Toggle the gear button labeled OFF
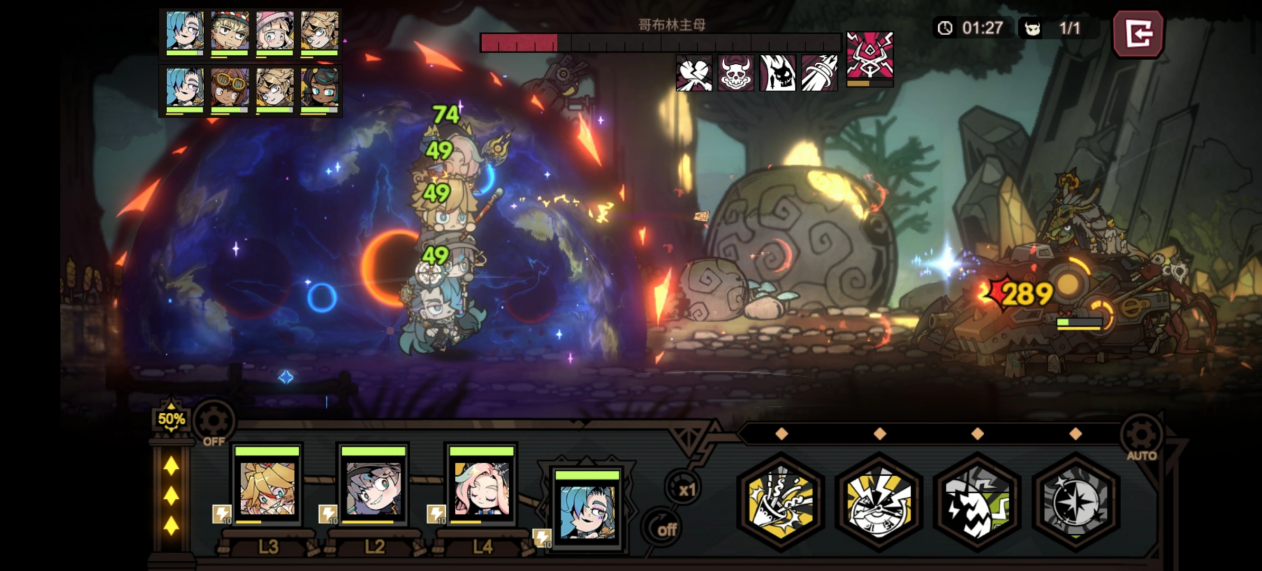This screenshot has width=1262, height=571. click(214, 423)
